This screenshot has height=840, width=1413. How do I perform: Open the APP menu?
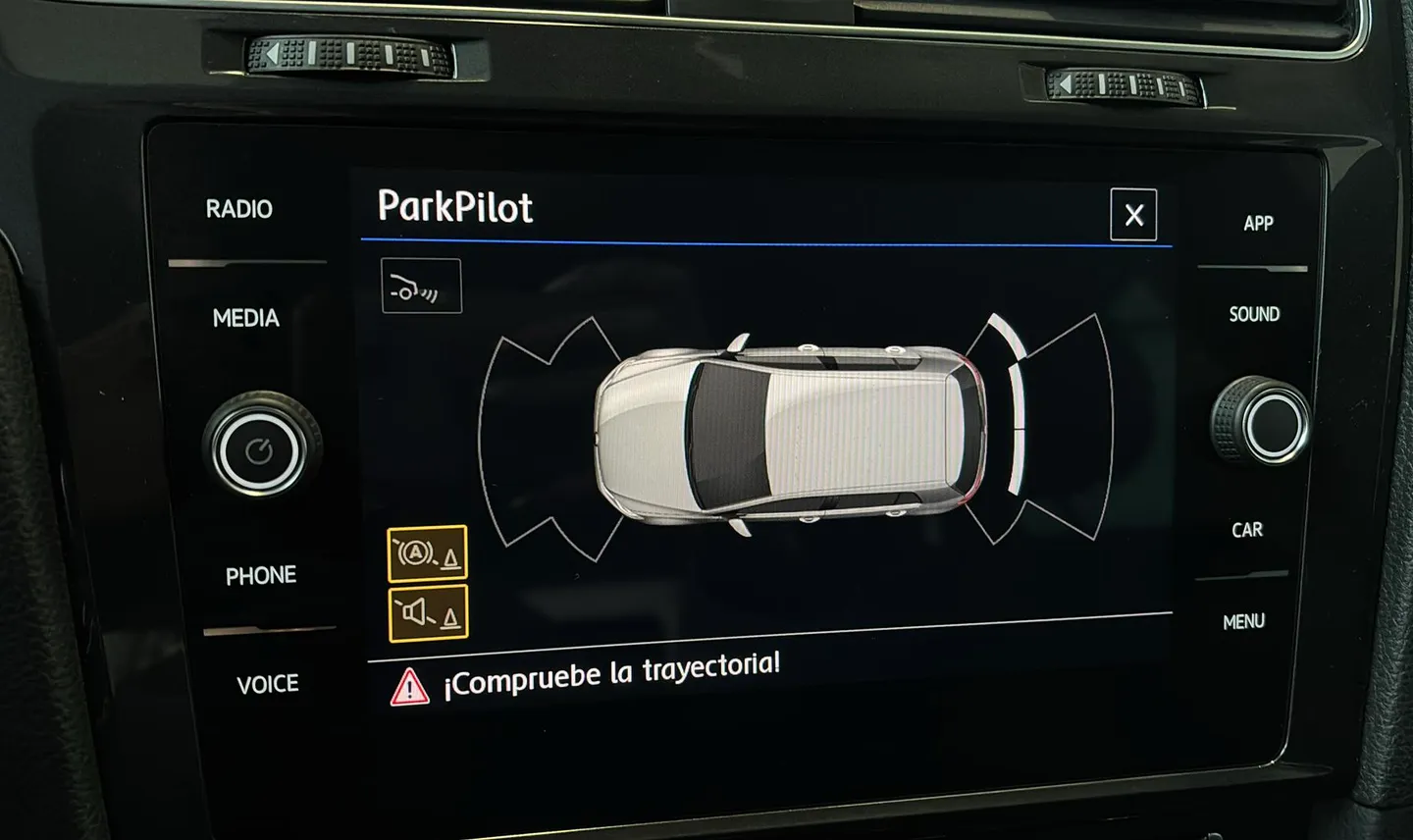(x=1258, y=224)
